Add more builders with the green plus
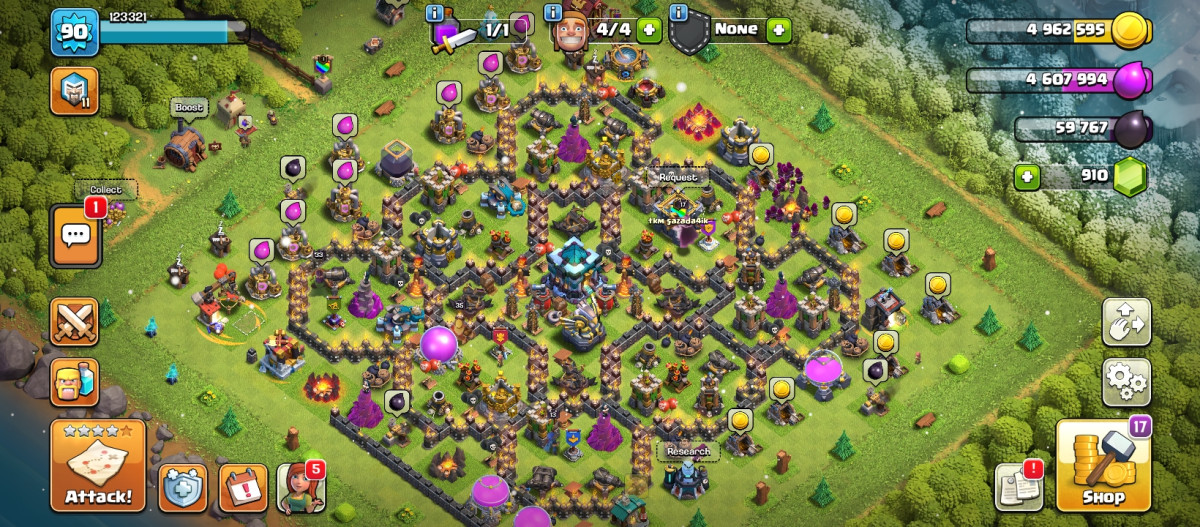The height and width of the screenshot is (527, 1200). 648,29
